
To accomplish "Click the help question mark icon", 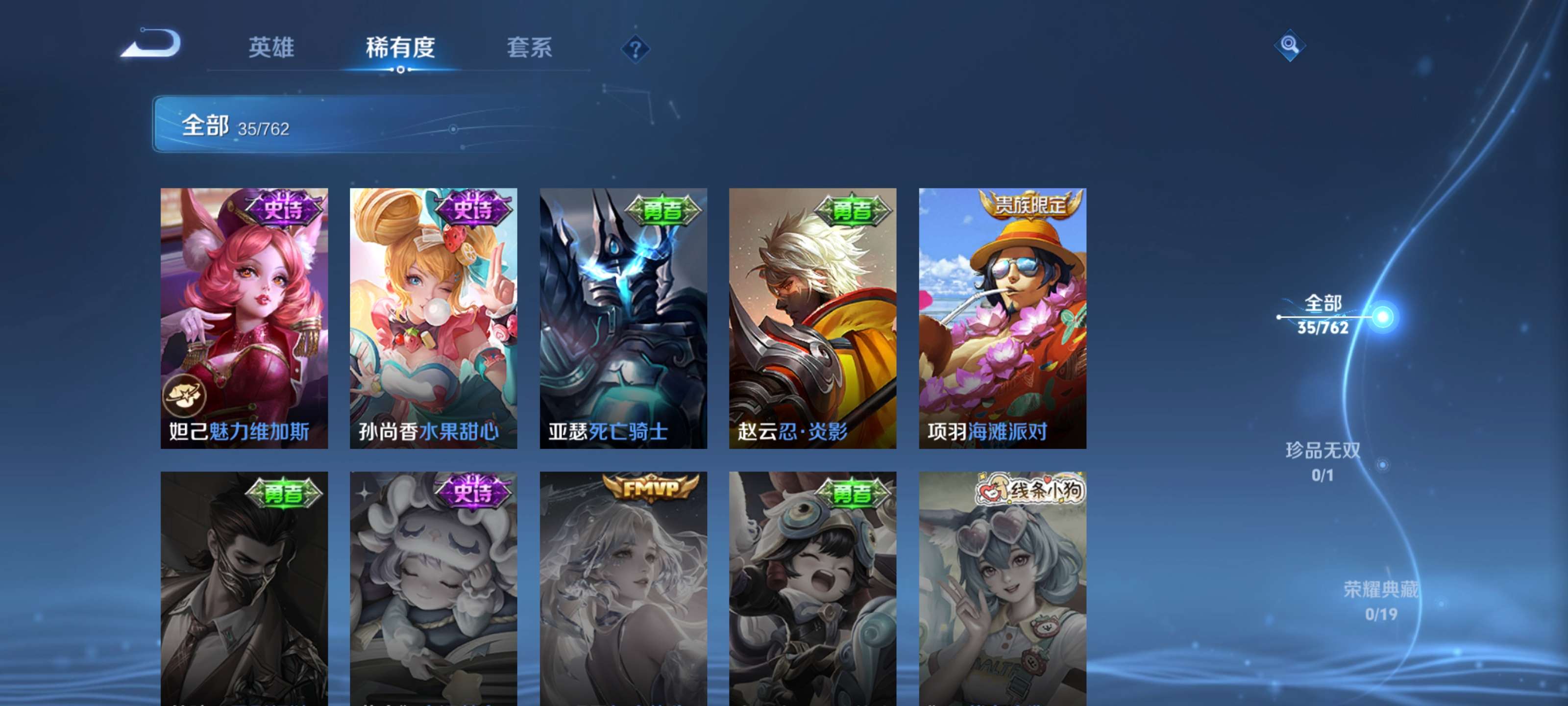I will pos(636,49).
